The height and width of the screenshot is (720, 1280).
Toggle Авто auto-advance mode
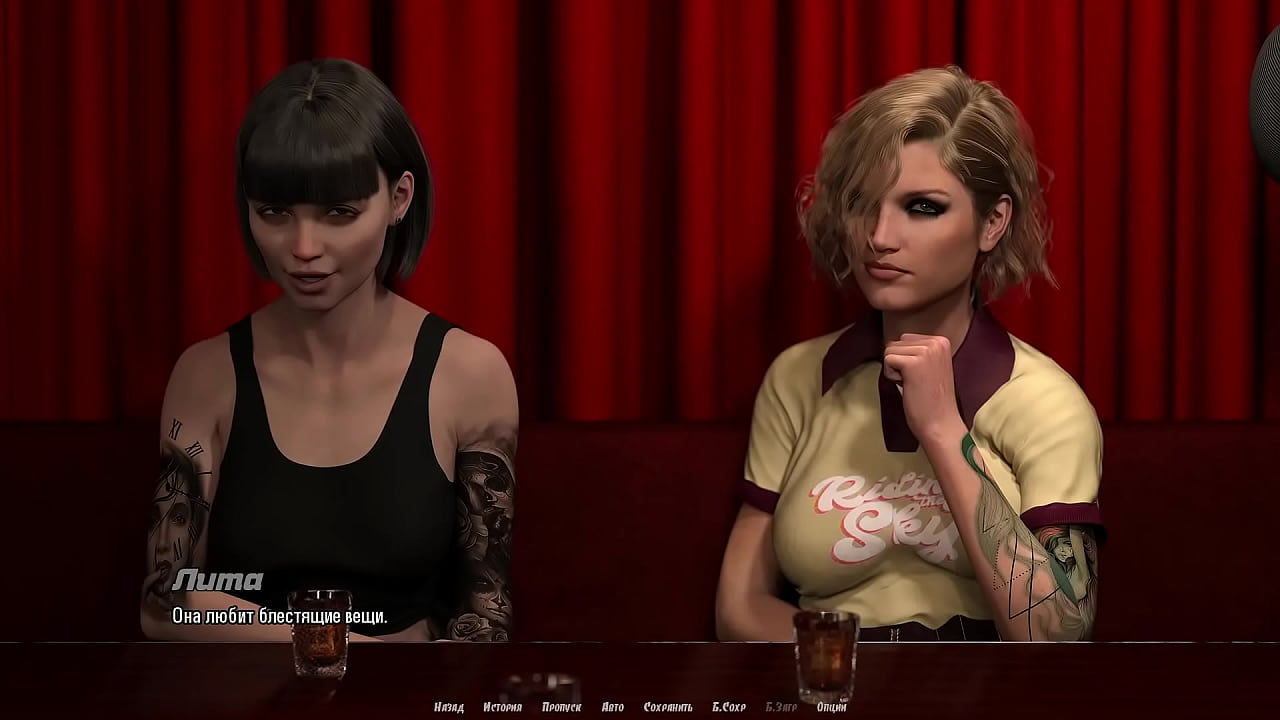click(x=613, y=707)
